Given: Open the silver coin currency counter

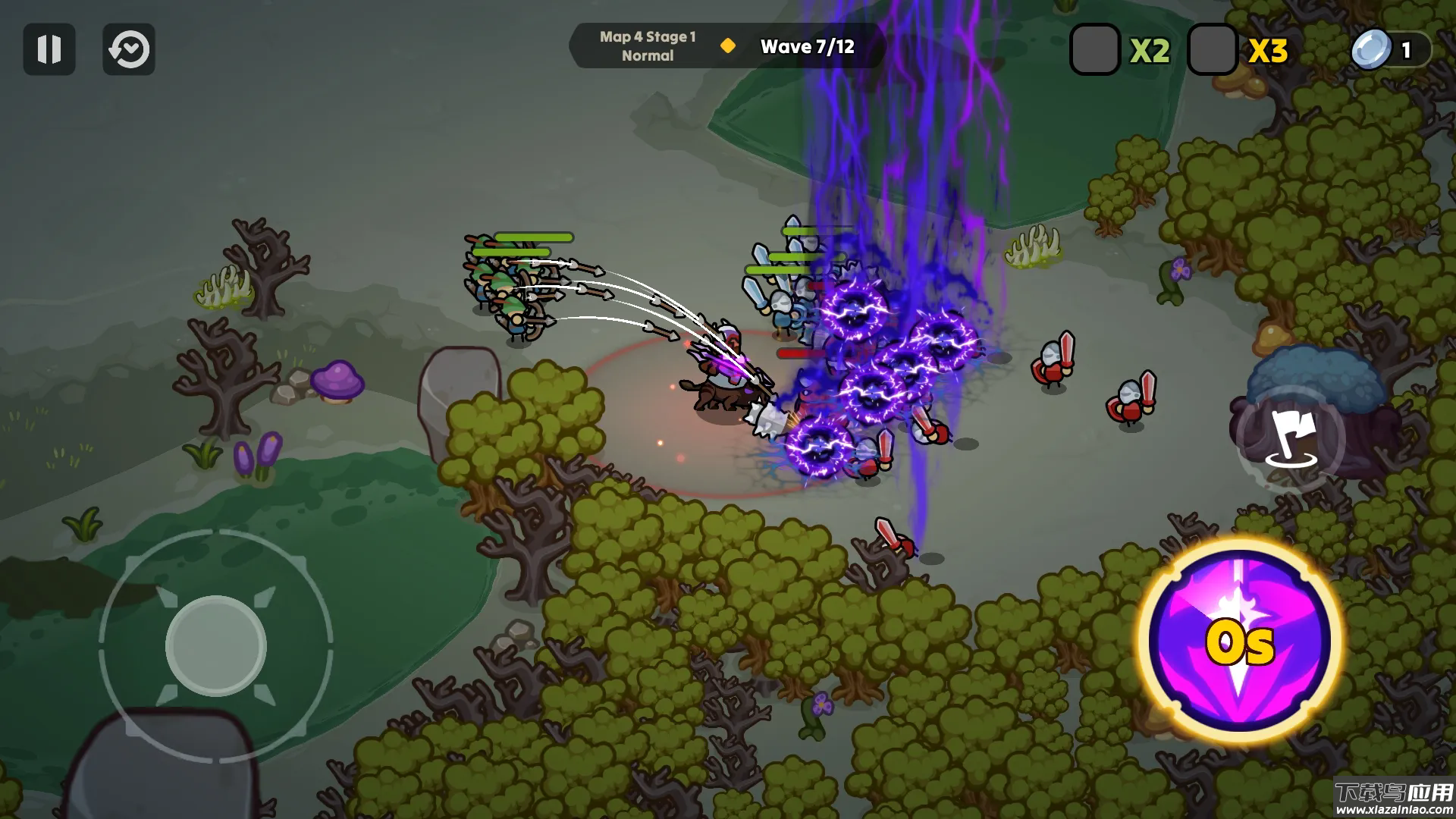Looking at the screenshot, I should click(1390, 50).
